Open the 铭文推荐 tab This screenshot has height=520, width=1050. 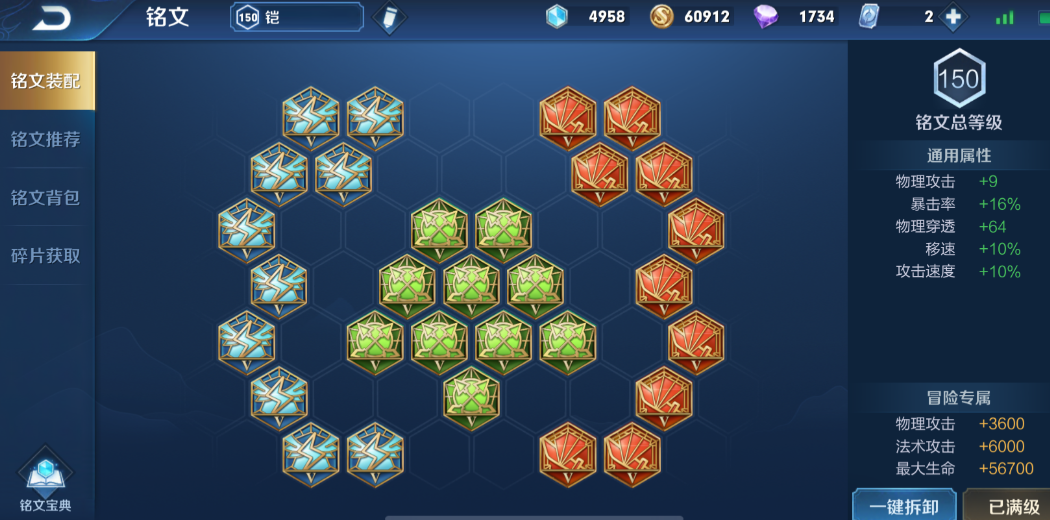tap(46, 139)
